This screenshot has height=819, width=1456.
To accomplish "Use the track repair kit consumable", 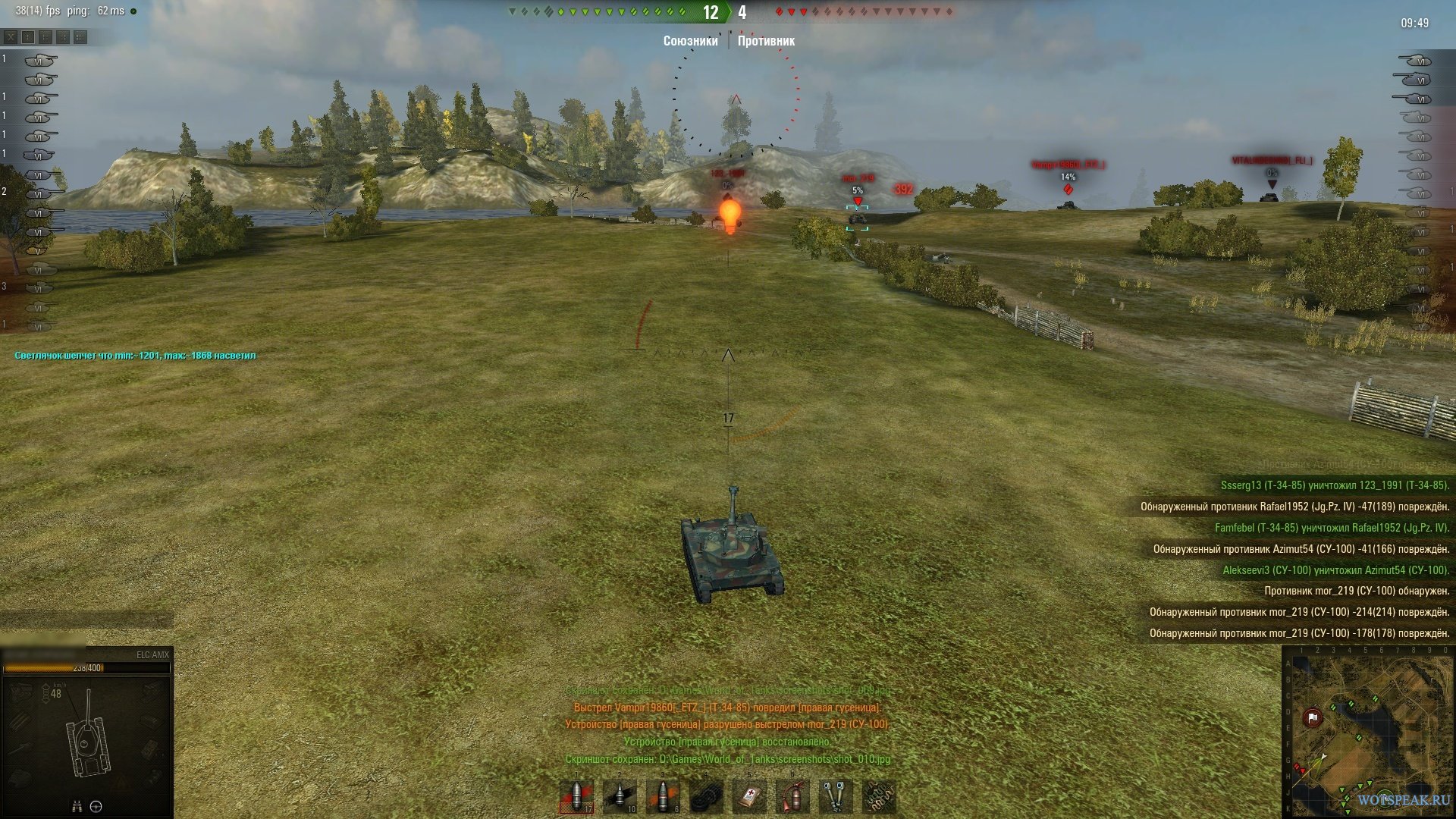I will (x=706, y=796).
